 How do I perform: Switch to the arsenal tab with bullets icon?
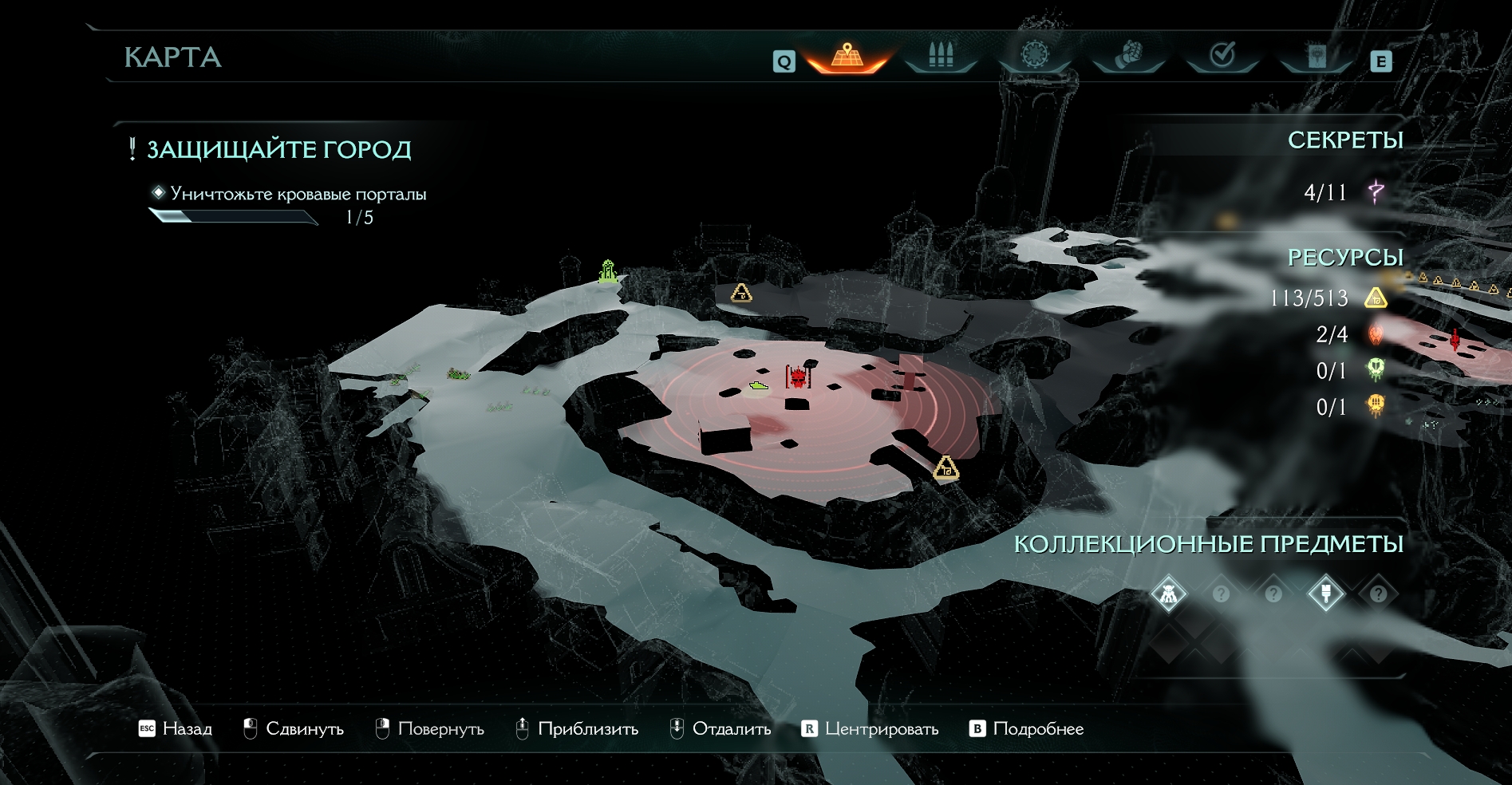point(941,56)
